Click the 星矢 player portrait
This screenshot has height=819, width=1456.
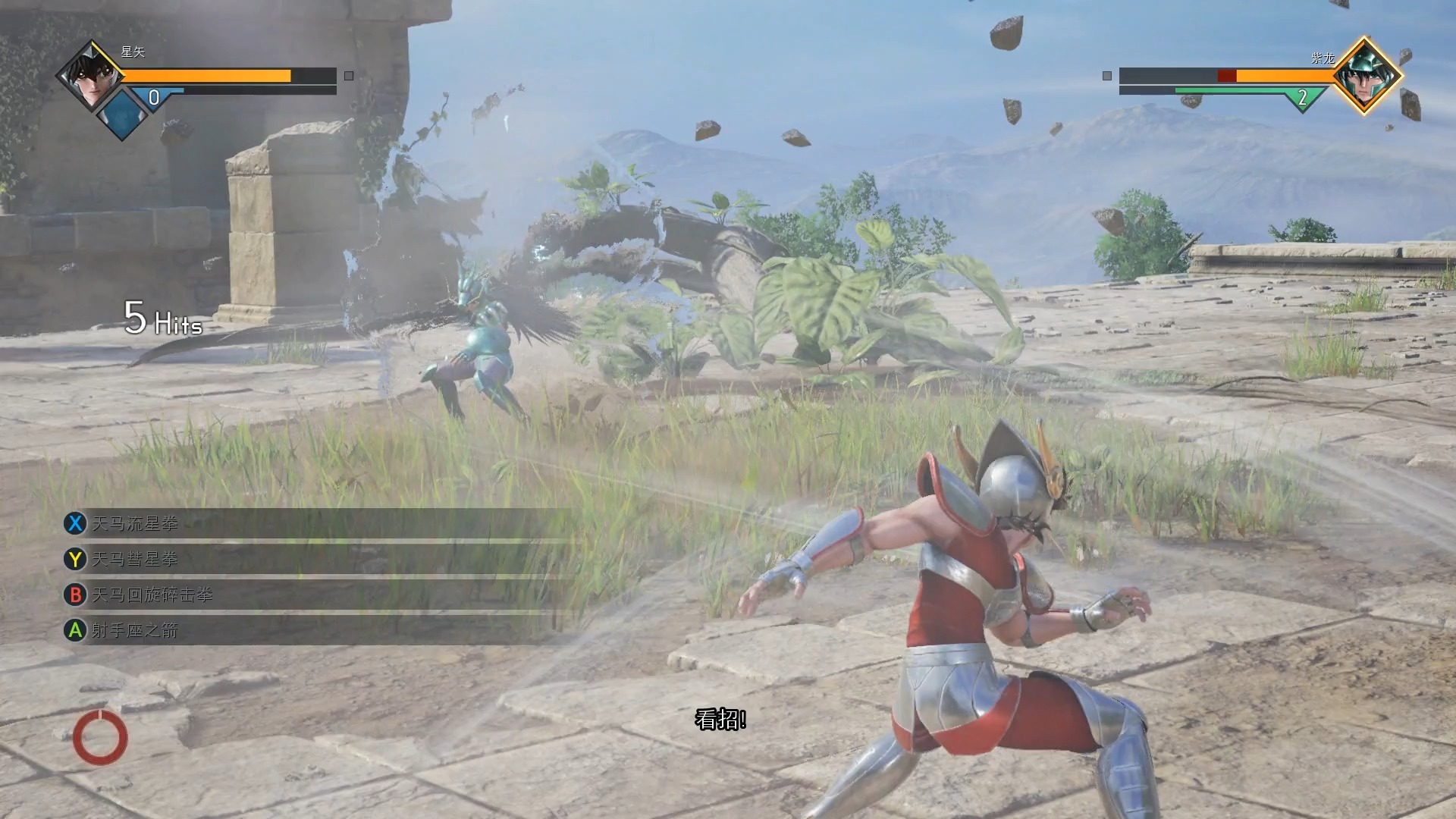click(x=90, y=75)
